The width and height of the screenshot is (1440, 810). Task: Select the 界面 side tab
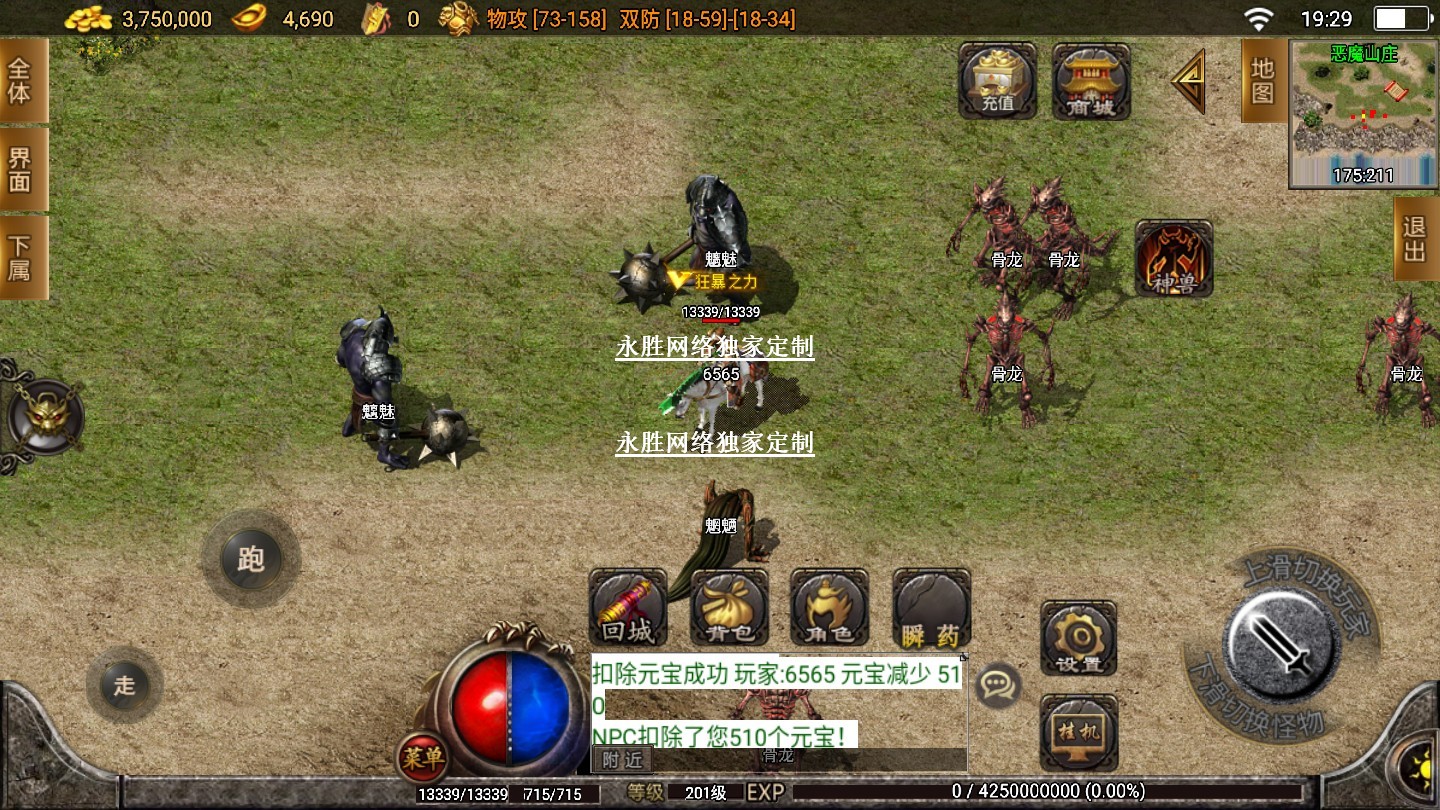tap(20, 169)
